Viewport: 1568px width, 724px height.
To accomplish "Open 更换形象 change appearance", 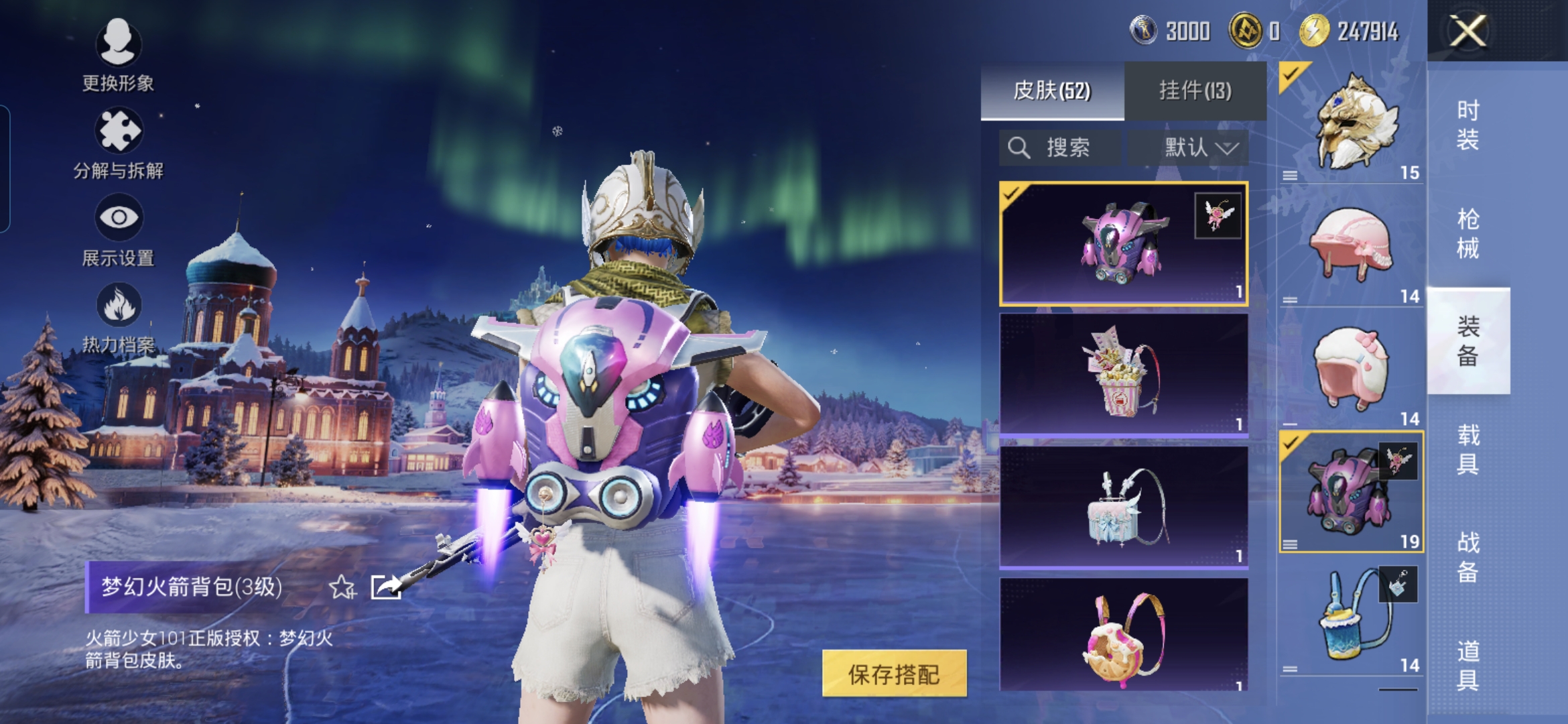I will [119, 55].
